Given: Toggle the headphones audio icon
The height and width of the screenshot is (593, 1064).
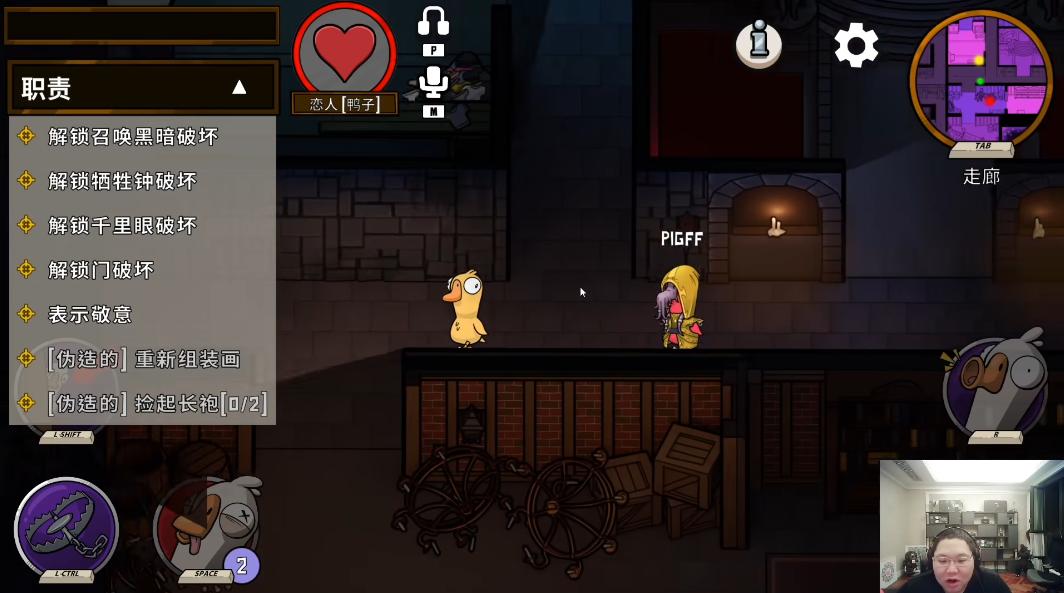Looking at the screenshot, I should 433,22.
